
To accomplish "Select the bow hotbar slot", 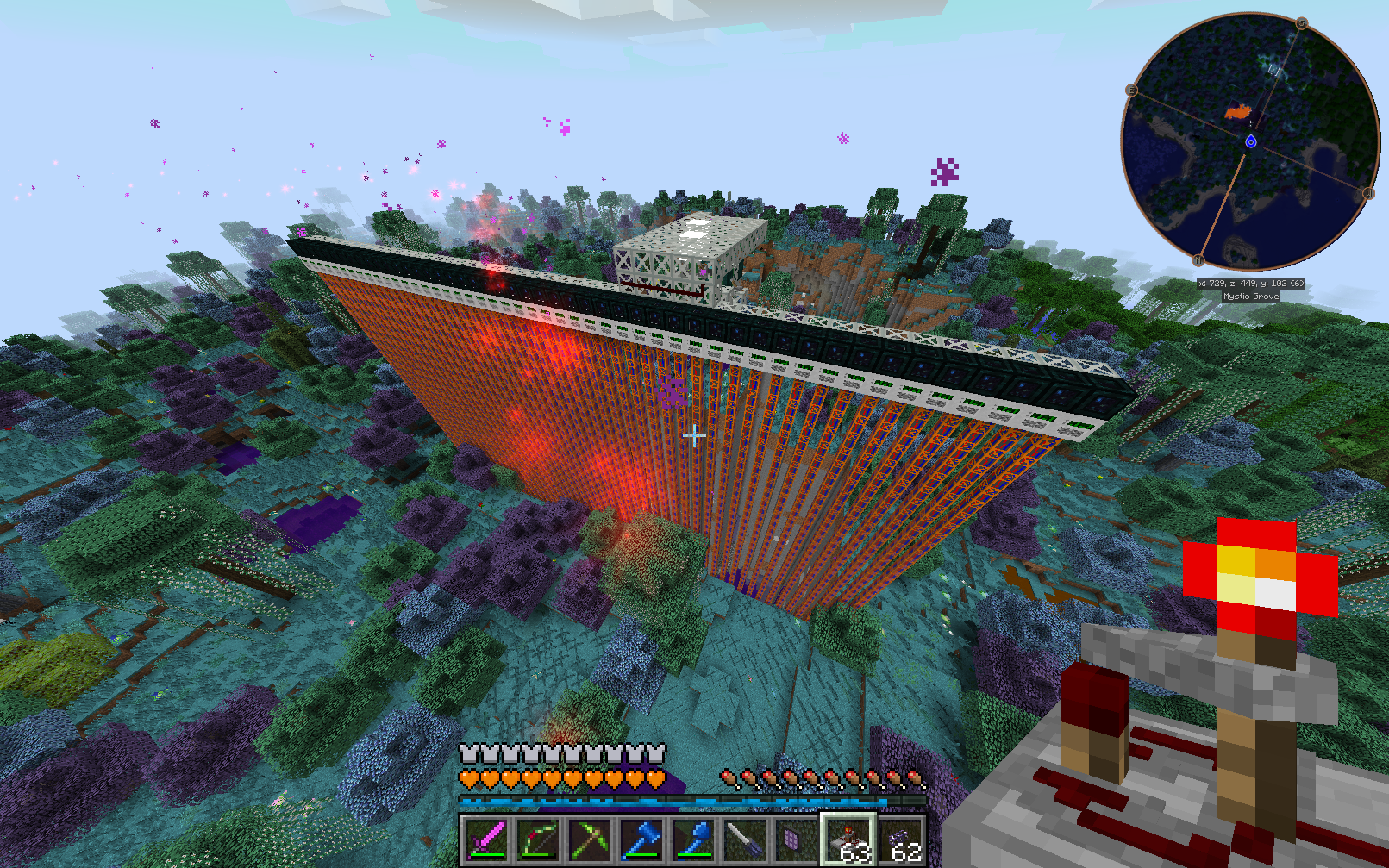I will (x=538, y=840).
